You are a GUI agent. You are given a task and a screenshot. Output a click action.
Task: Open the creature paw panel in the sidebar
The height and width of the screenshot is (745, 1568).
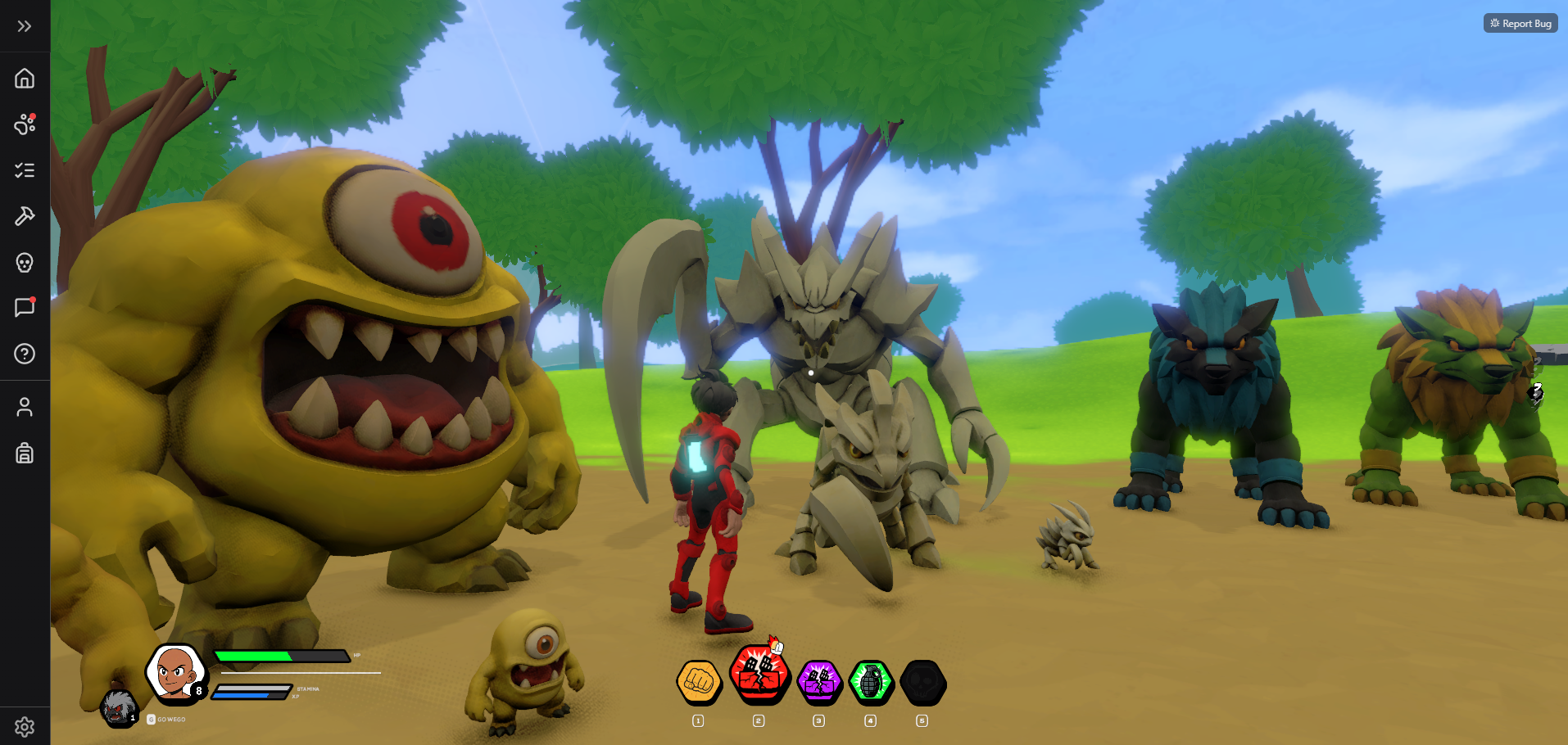coord(24,124)
